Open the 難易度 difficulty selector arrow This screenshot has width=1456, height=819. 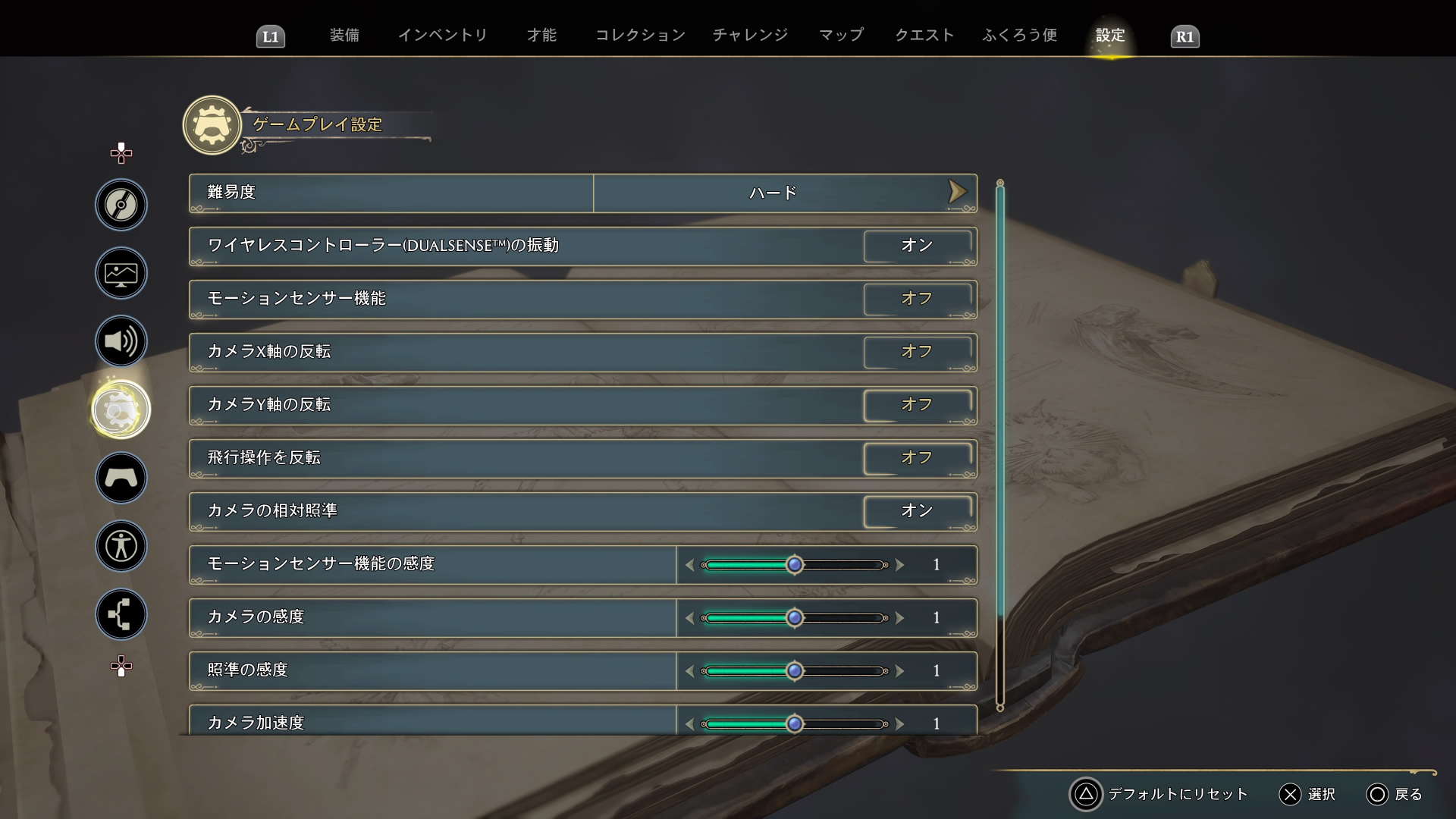(x=957, y=192)
